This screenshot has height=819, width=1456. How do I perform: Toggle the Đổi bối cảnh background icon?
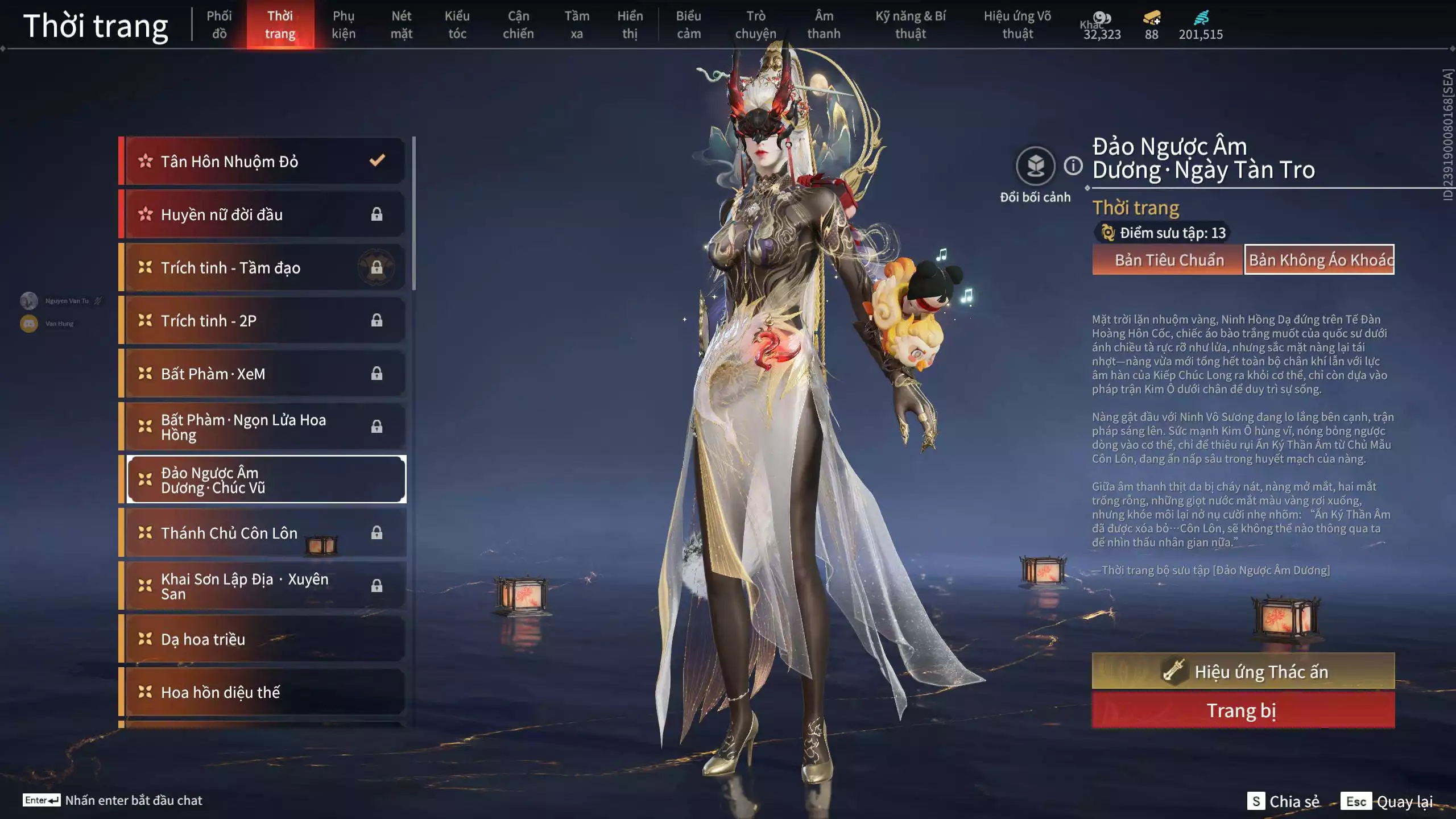(x=1035, y=166)
